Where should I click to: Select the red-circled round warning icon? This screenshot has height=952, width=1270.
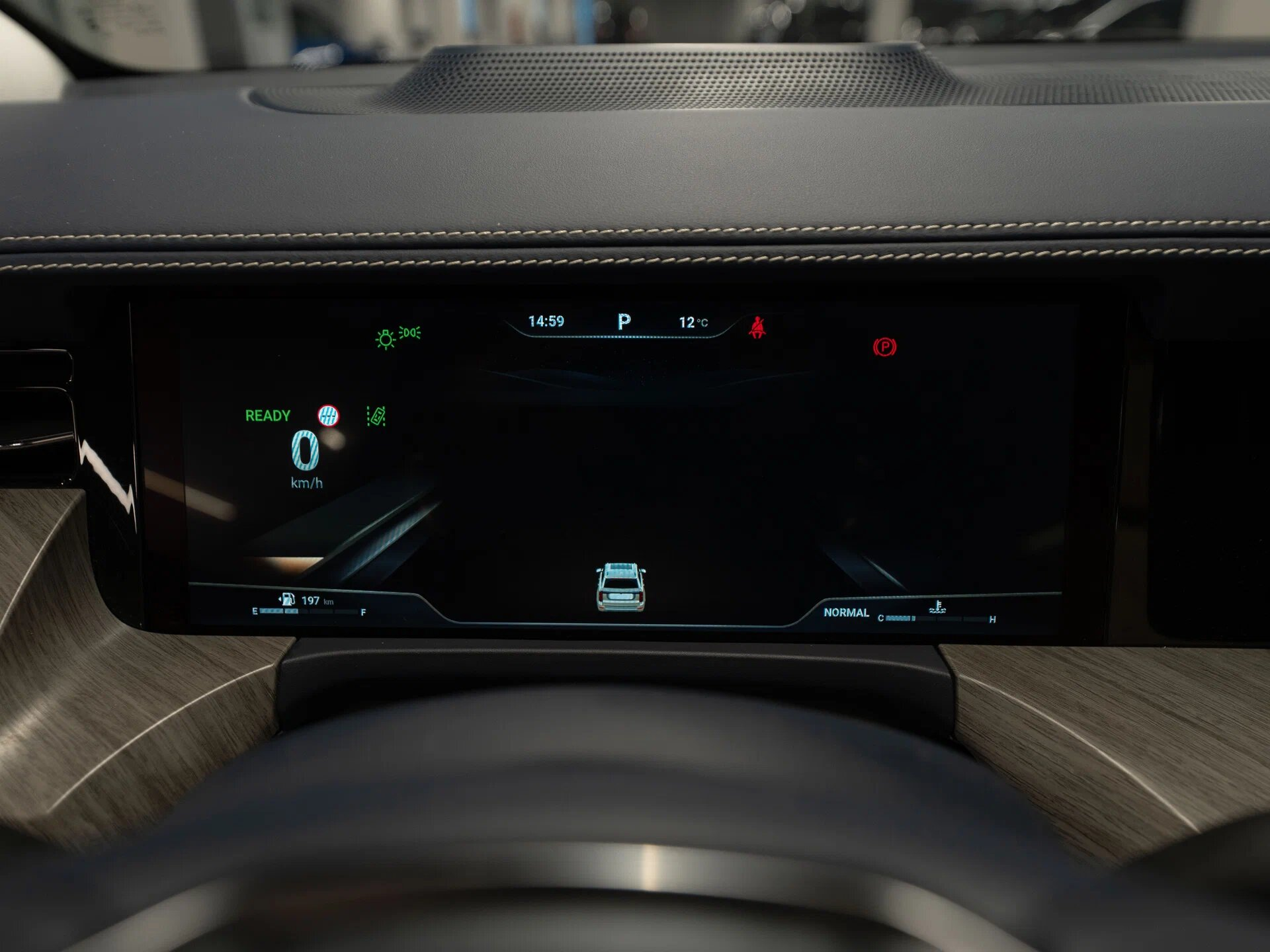[x=328, y=415]
